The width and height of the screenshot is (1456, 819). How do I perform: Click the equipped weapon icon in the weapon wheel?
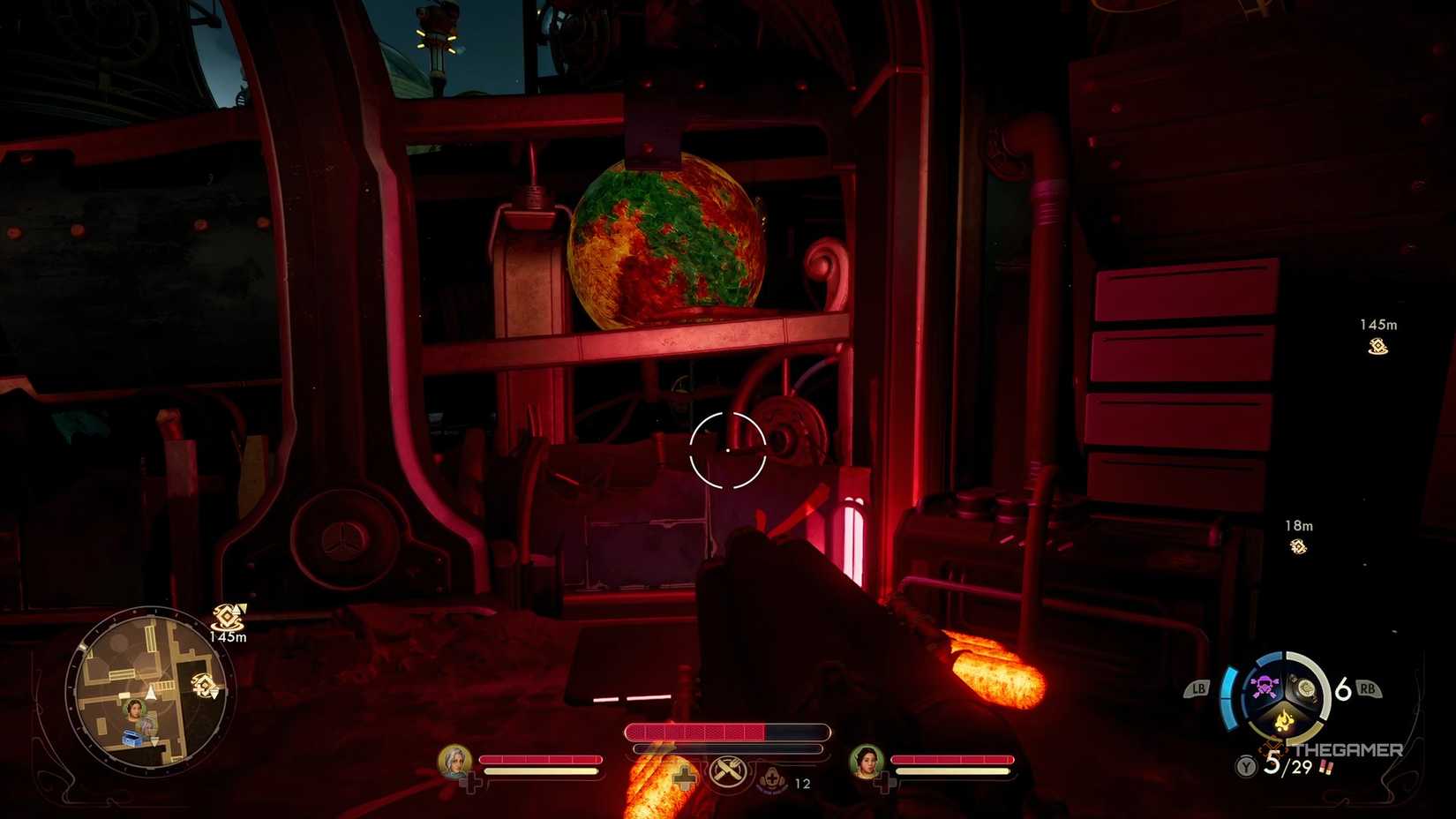point(1307,687)
